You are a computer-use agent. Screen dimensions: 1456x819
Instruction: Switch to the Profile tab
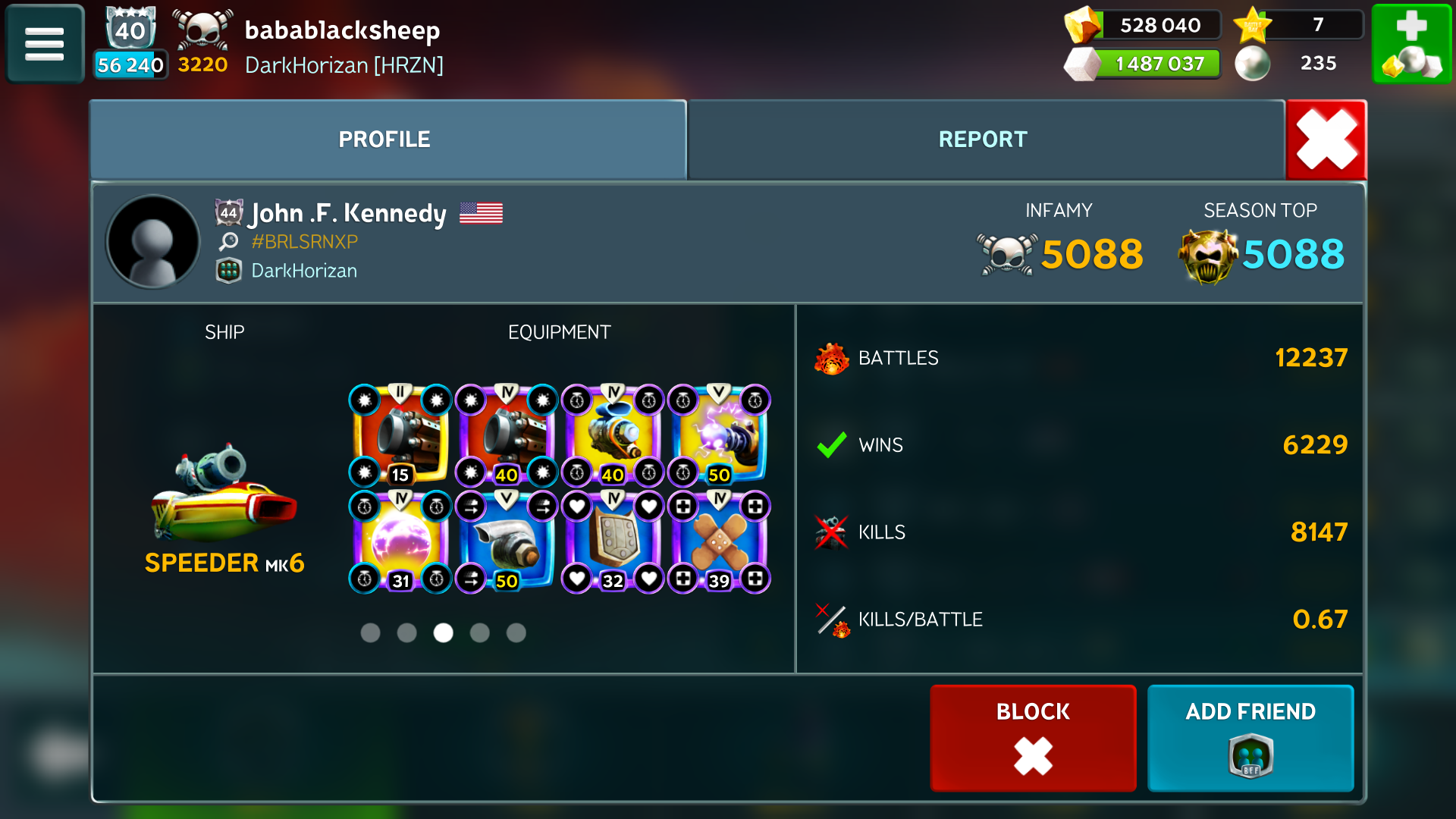384,140
